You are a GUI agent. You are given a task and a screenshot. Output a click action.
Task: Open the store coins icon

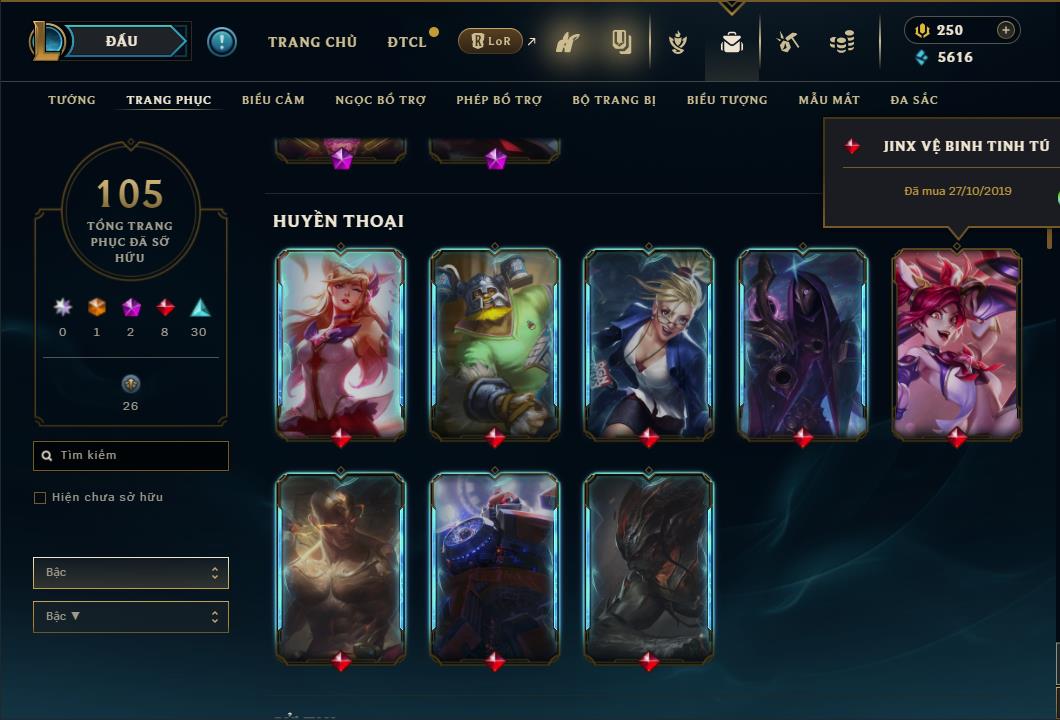click(x=842, y=43)
